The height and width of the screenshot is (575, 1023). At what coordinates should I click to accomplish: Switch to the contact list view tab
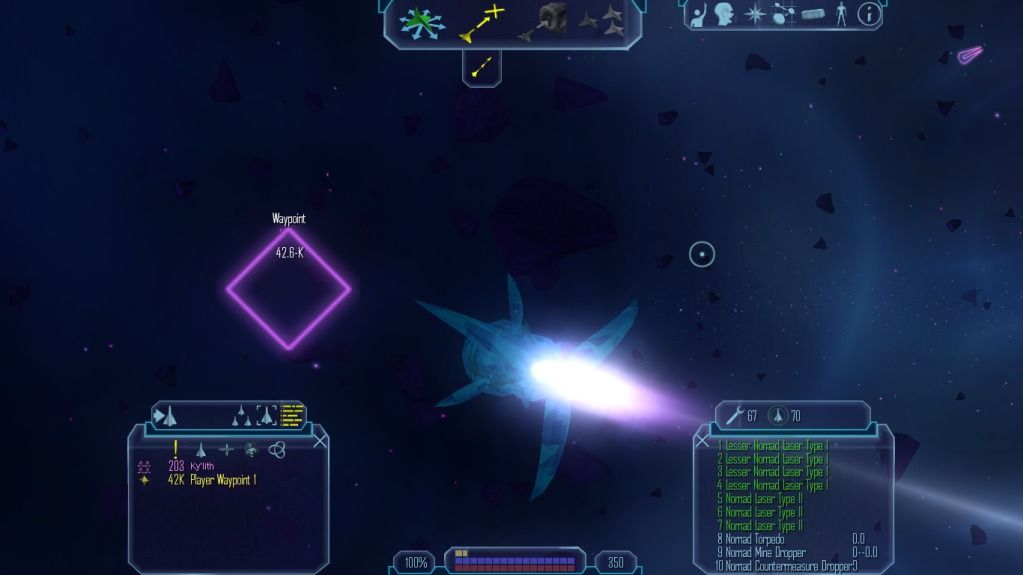[292, 414]
